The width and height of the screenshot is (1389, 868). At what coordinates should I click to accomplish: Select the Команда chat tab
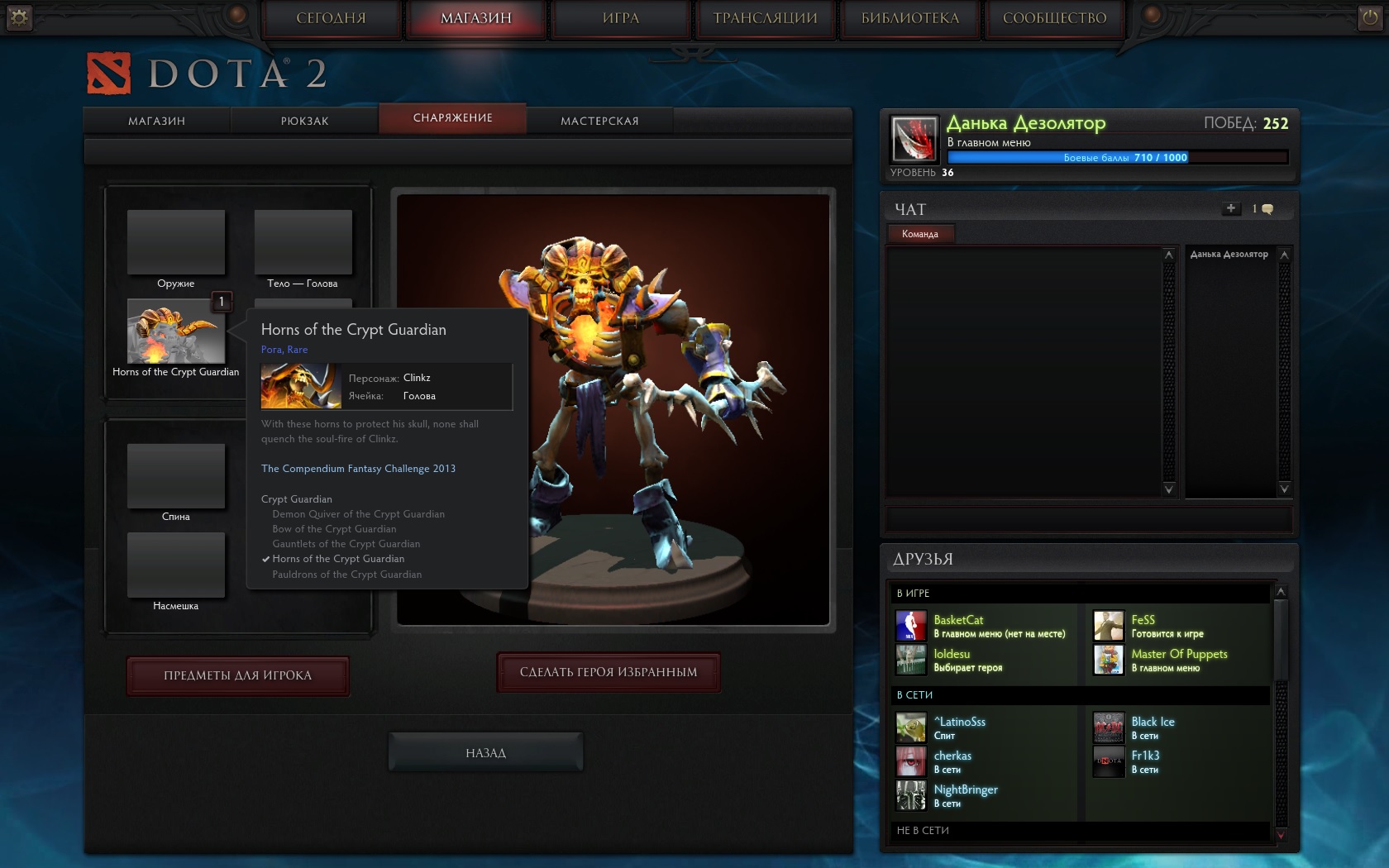(920, 234)
